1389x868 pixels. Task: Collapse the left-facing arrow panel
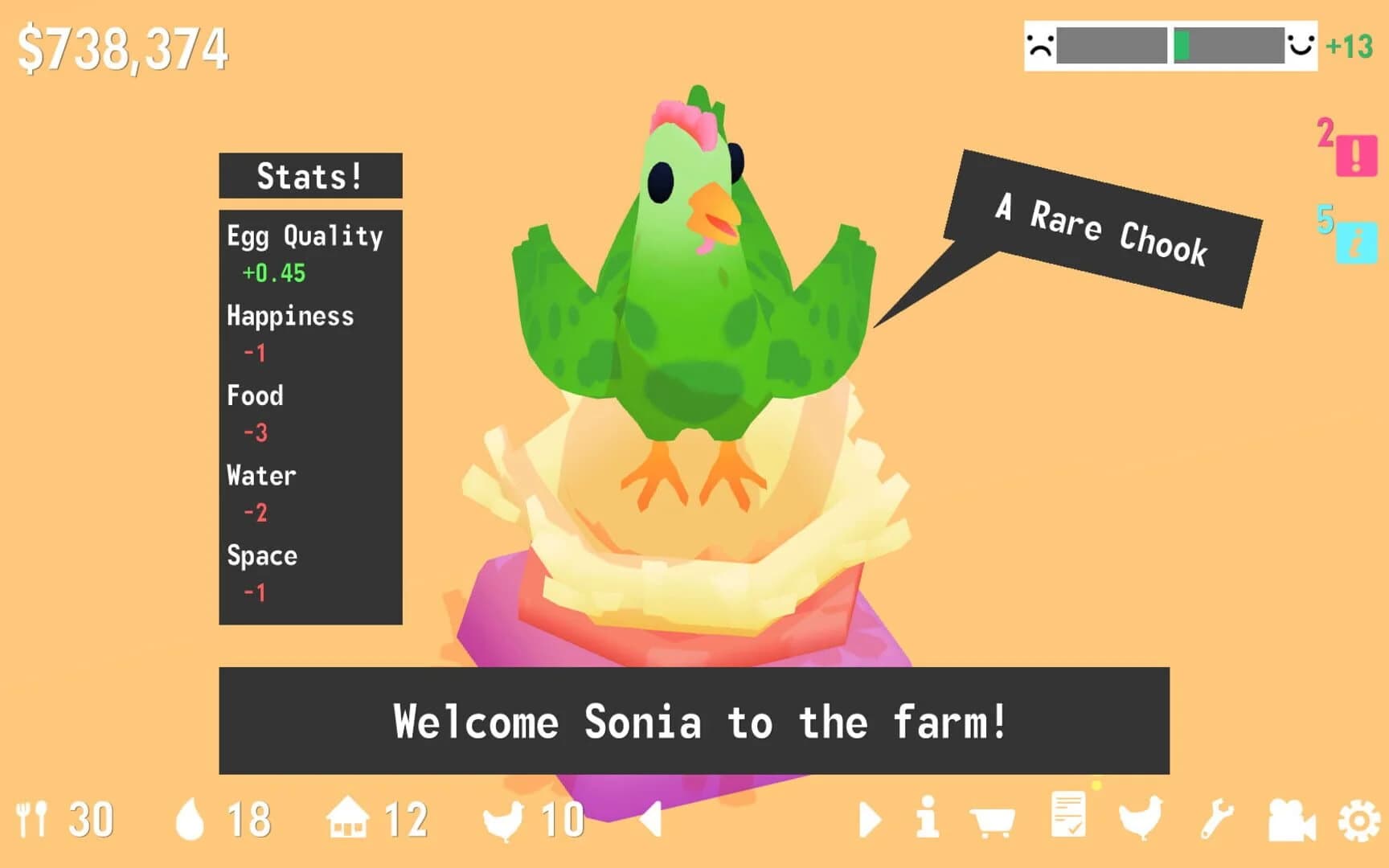[x=651, y=820]
